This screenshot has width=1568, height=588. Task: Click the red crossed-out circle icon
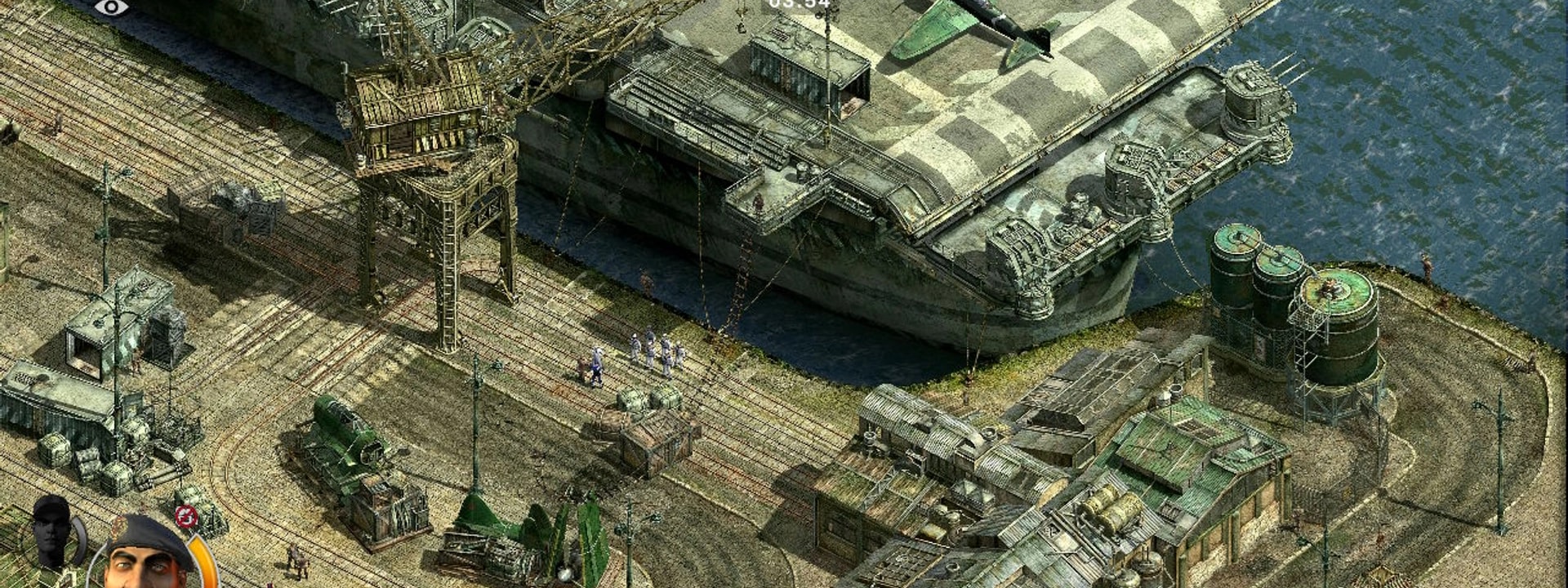click(186, 516)
